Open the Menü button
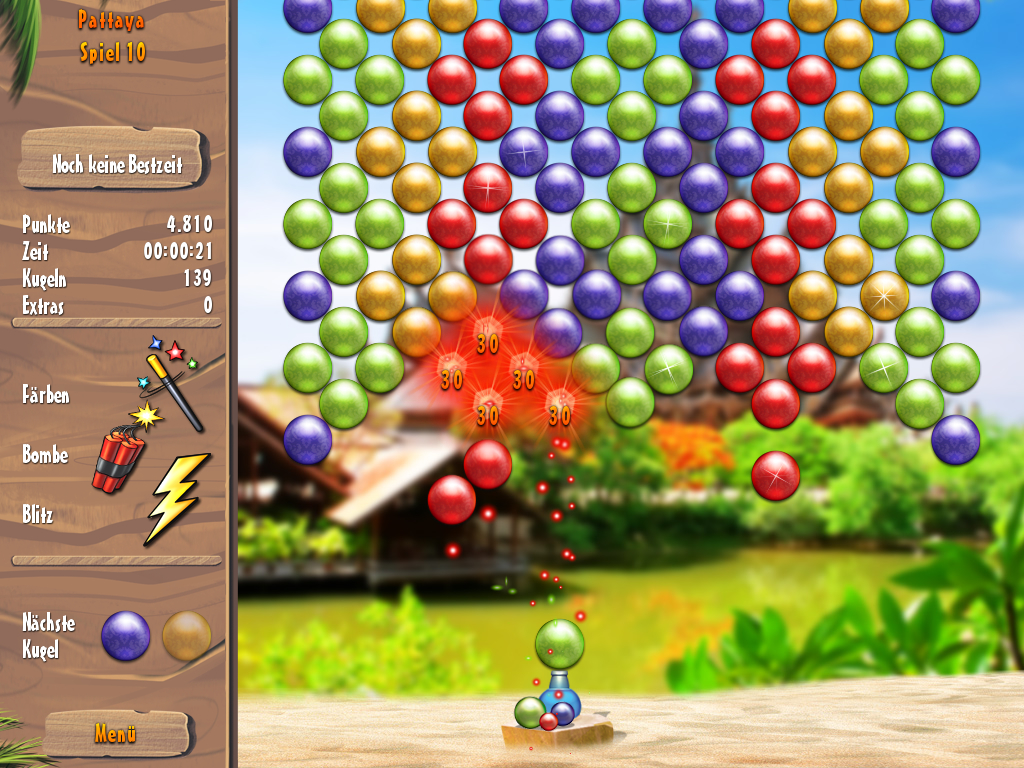Viewport: 1024px width, 768px height. click(116, 733)
